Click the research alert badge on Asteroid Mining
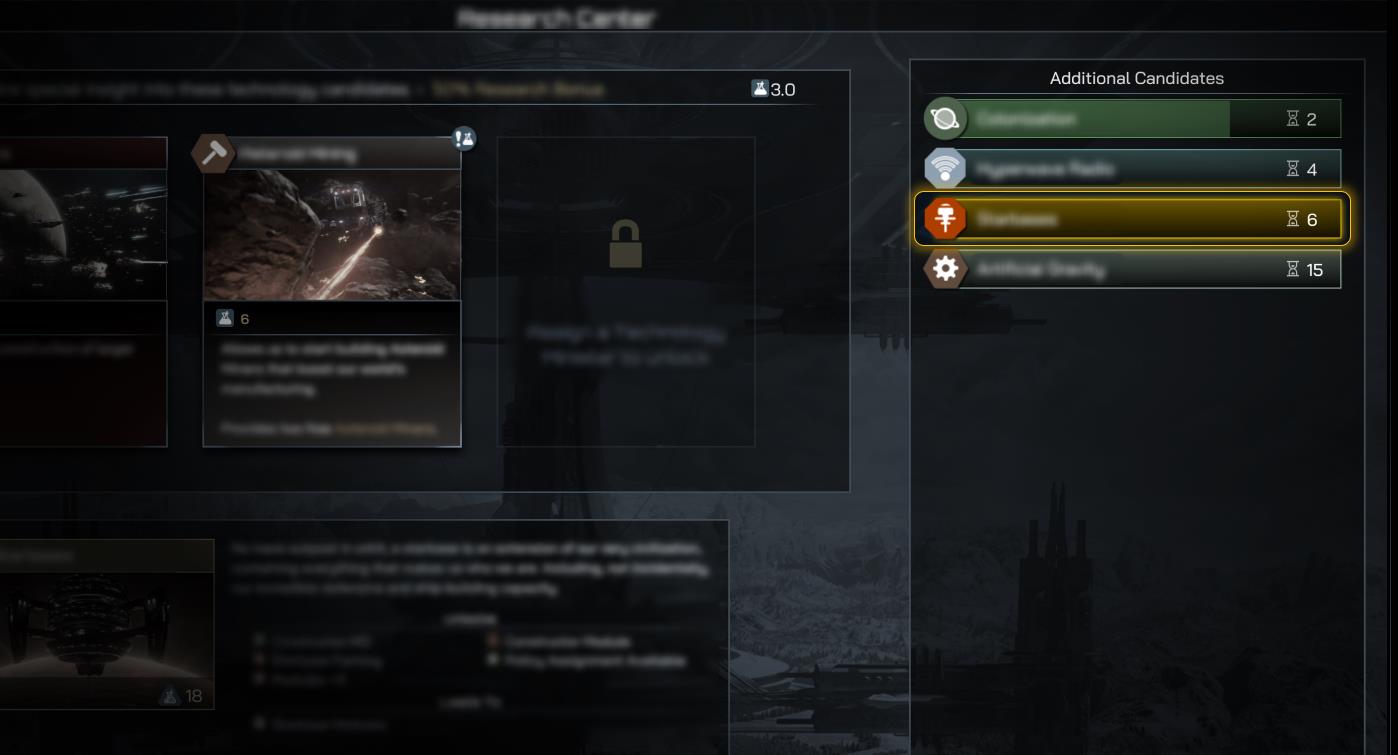This screenshot has width=1398, height=755. click(x=464, y=139)
